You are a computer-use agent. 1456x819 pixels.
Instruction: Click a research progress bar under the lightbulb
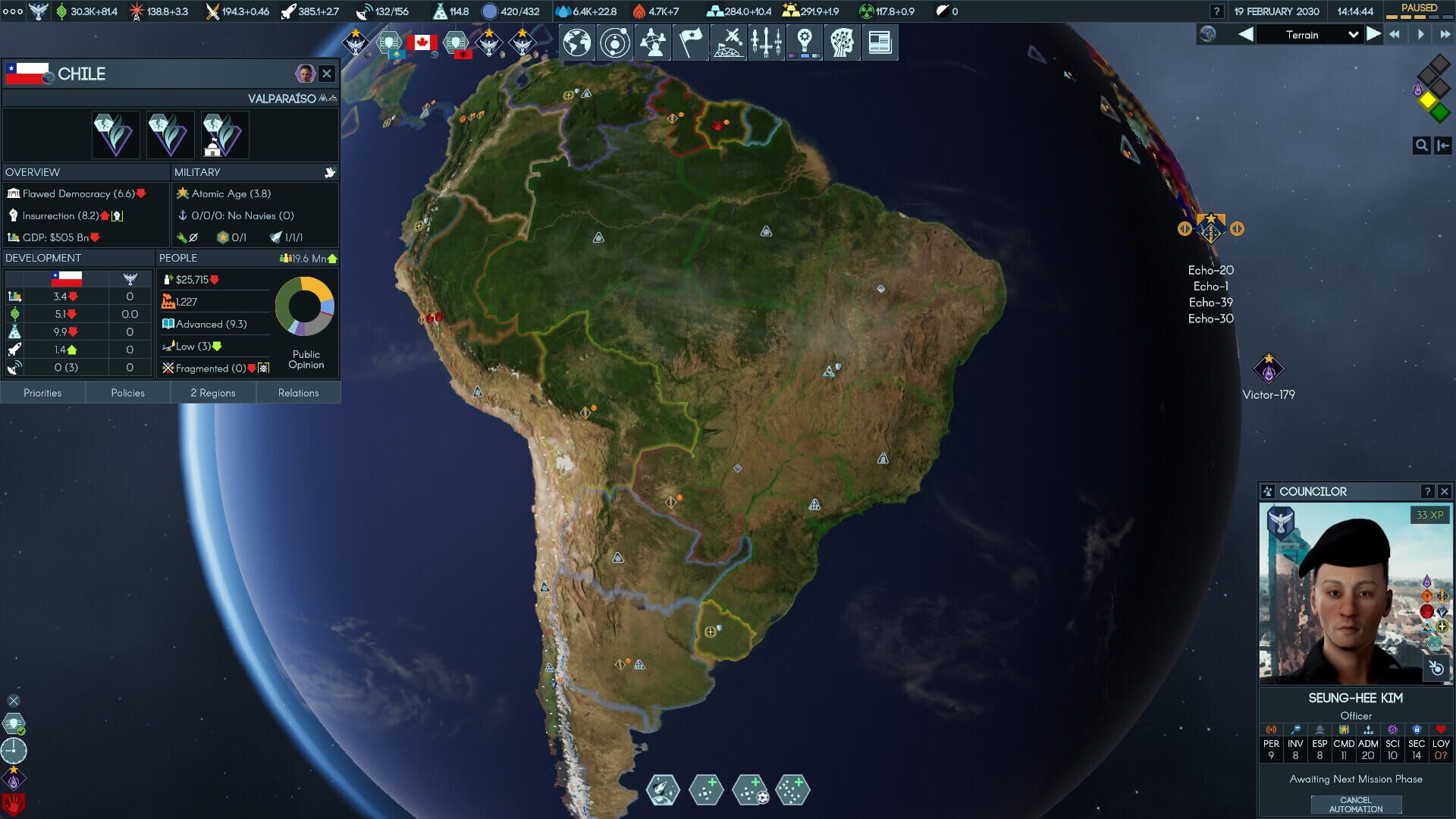click(805, 55)
